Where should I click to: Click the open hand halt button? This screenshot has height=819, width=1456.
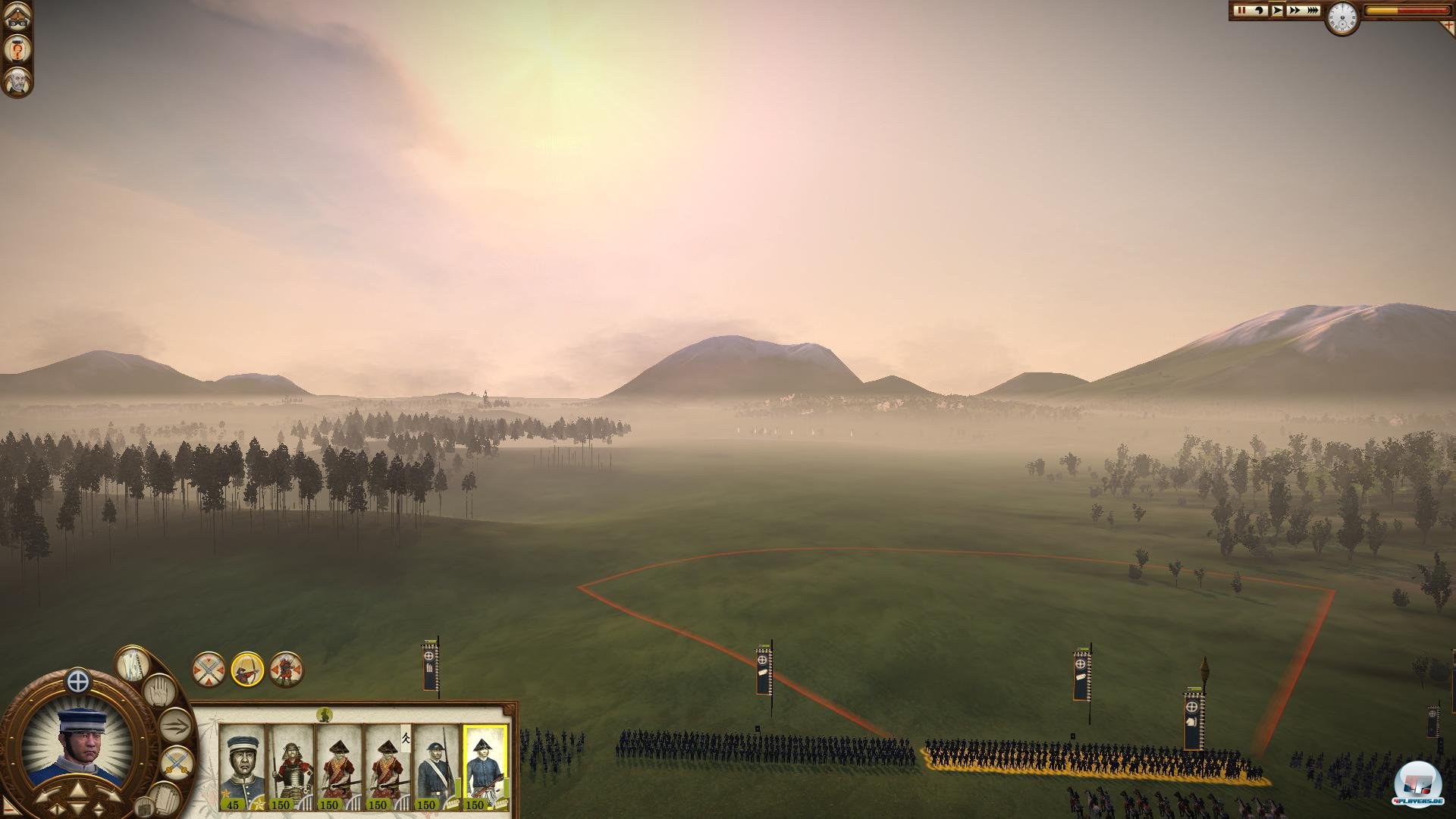[159, 692]
